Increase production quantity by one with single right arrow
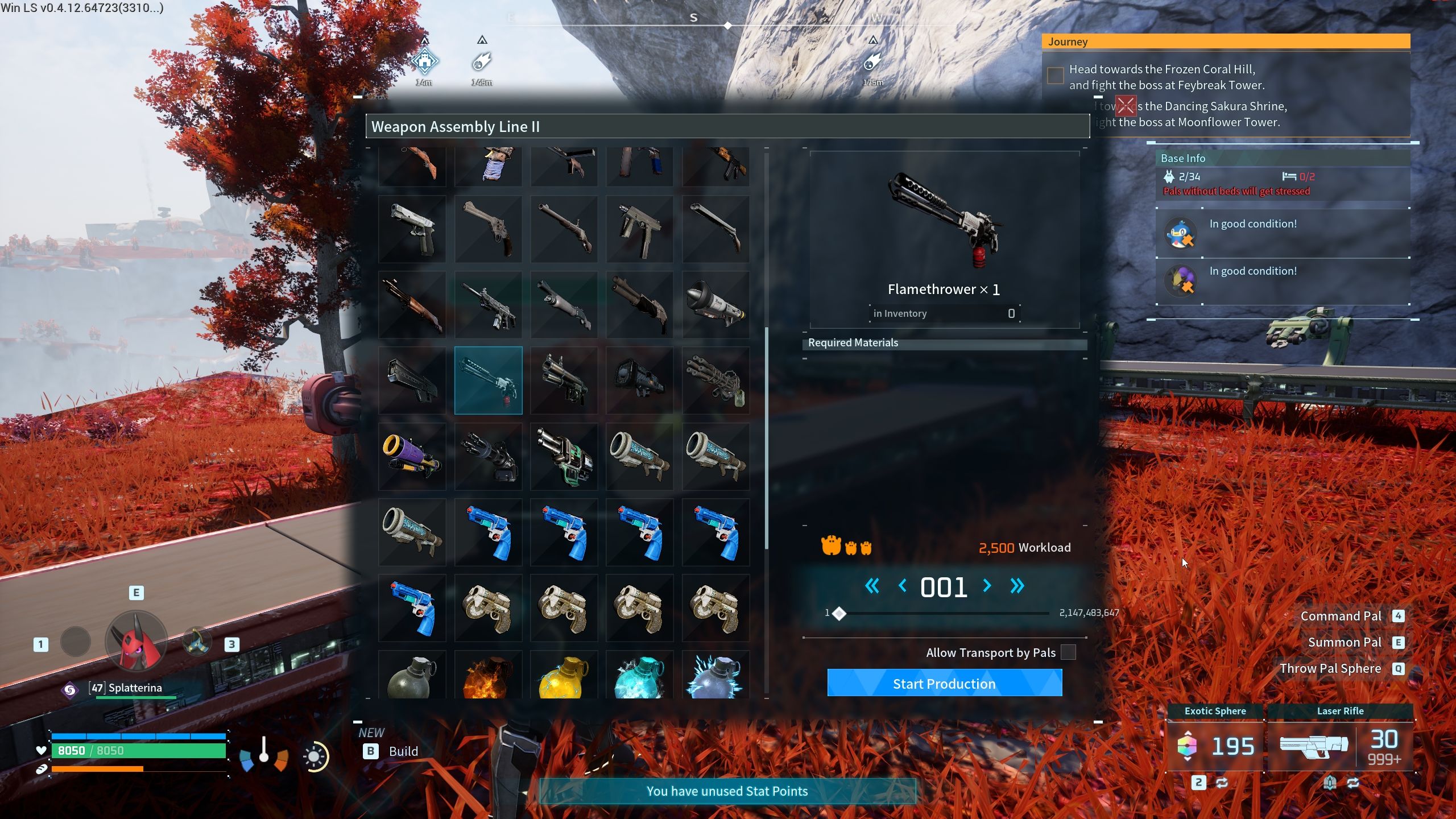 click(987, 586)
